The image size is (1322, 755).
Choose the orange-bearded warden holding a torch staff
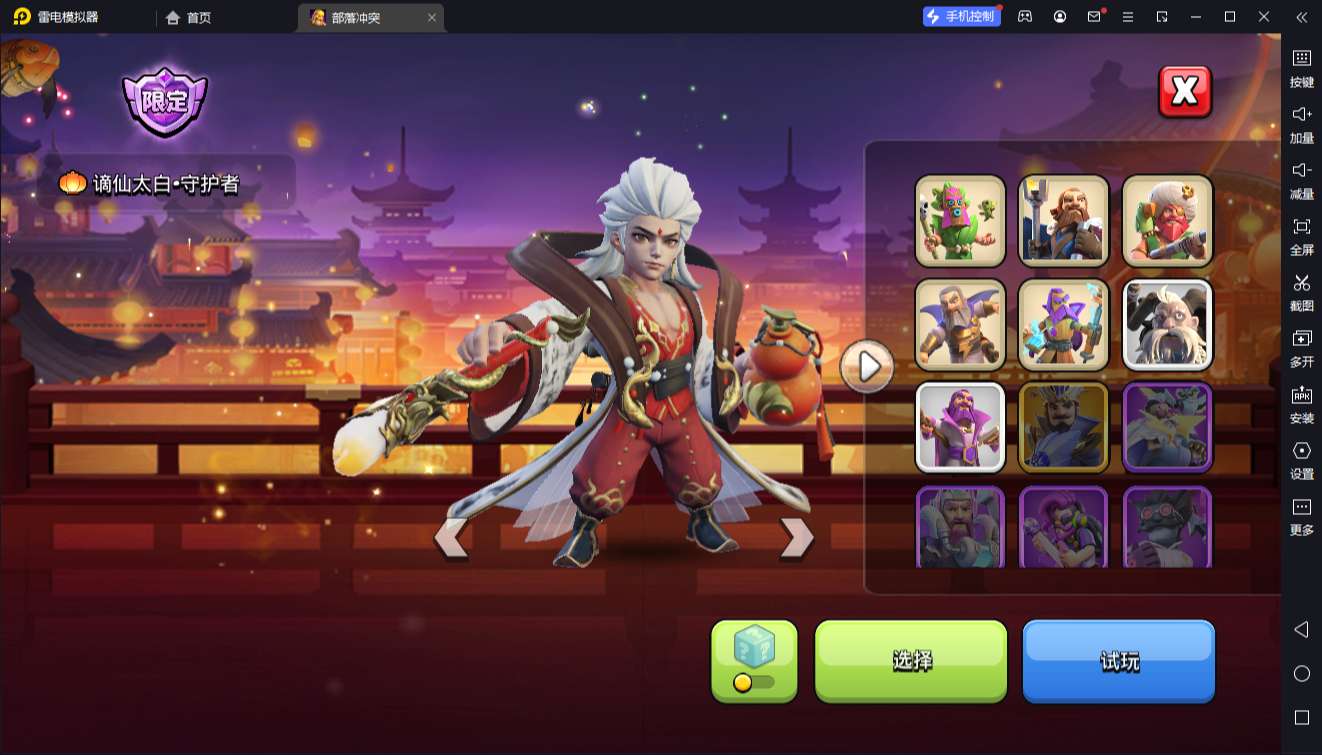click(1064, 221)
